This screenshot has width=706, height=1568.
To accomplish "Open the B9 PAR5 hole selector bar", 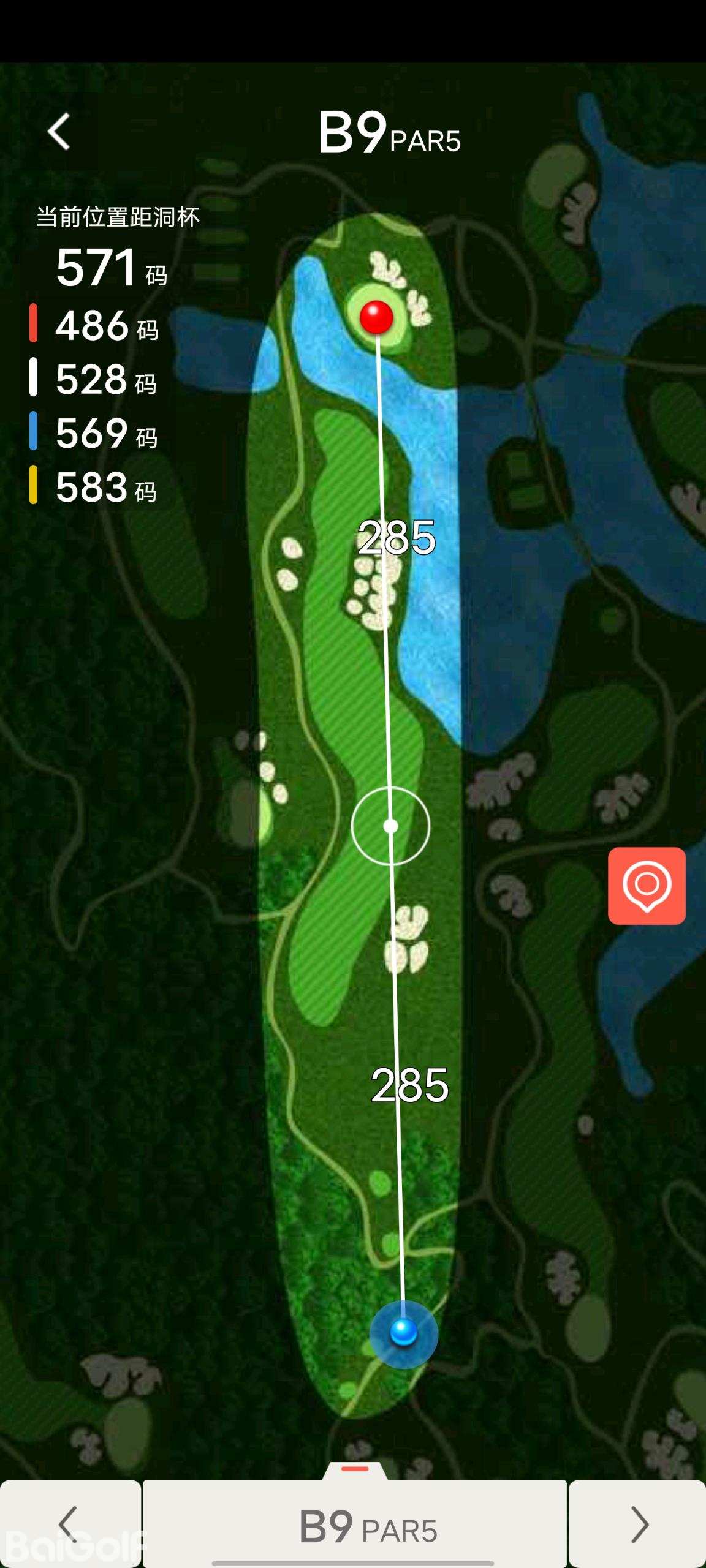I will click(355, 1526).
